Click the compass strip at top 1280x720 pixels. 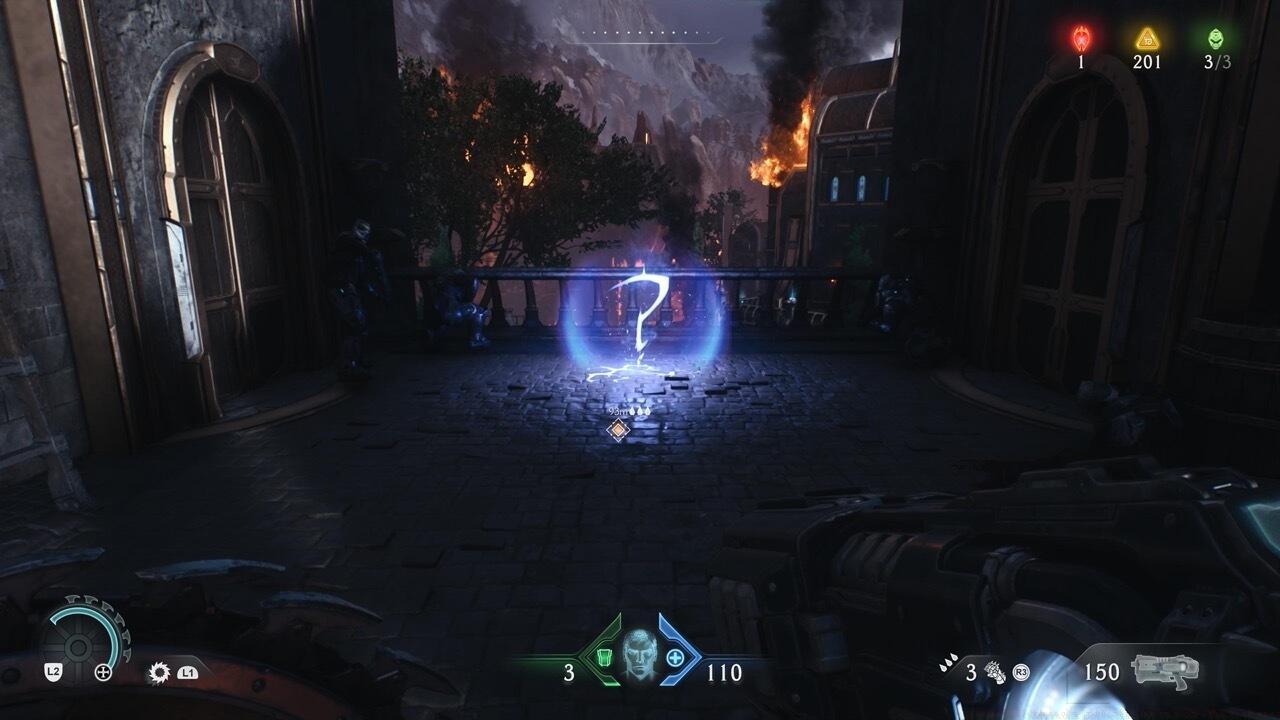click(655, 36)
